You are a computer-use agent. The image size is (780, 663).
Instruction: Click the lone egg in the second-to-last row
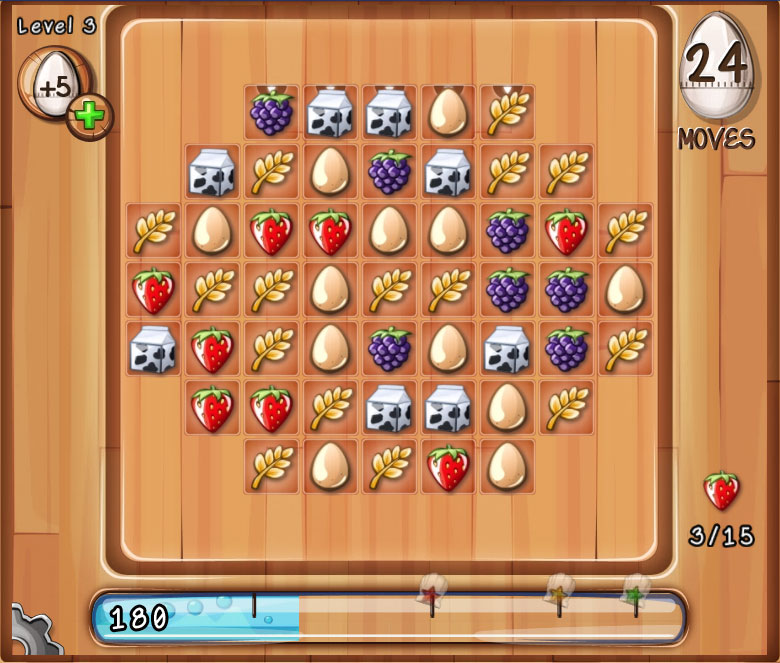point(508,408)
